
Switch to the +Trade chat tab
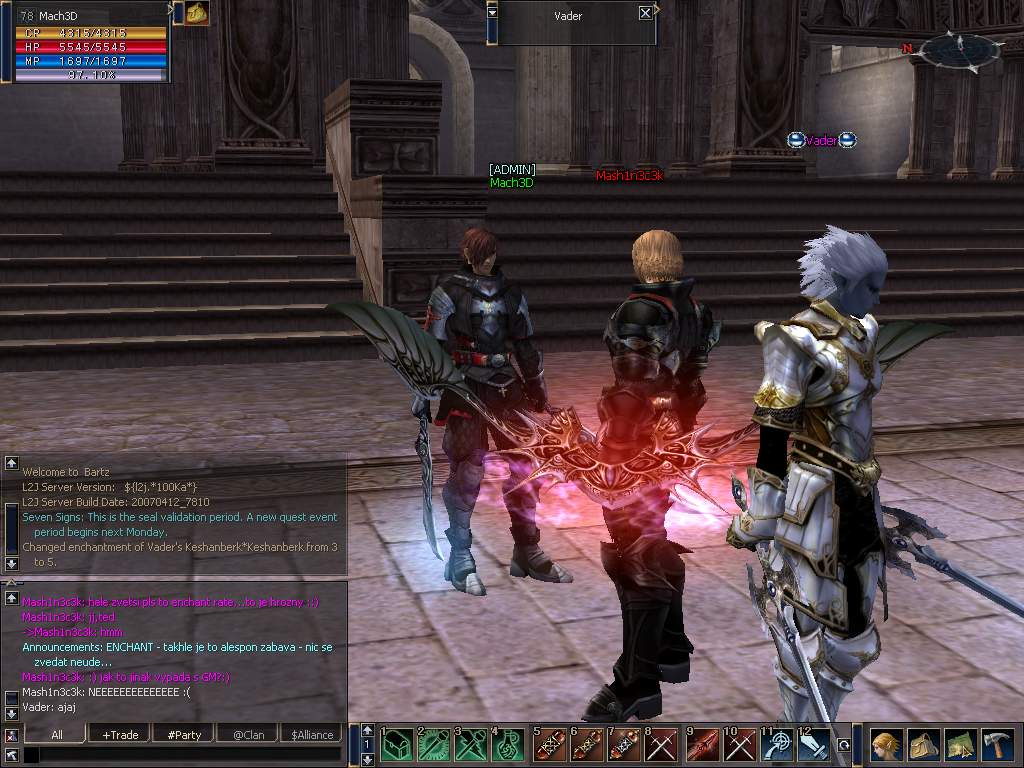point(120,734)
